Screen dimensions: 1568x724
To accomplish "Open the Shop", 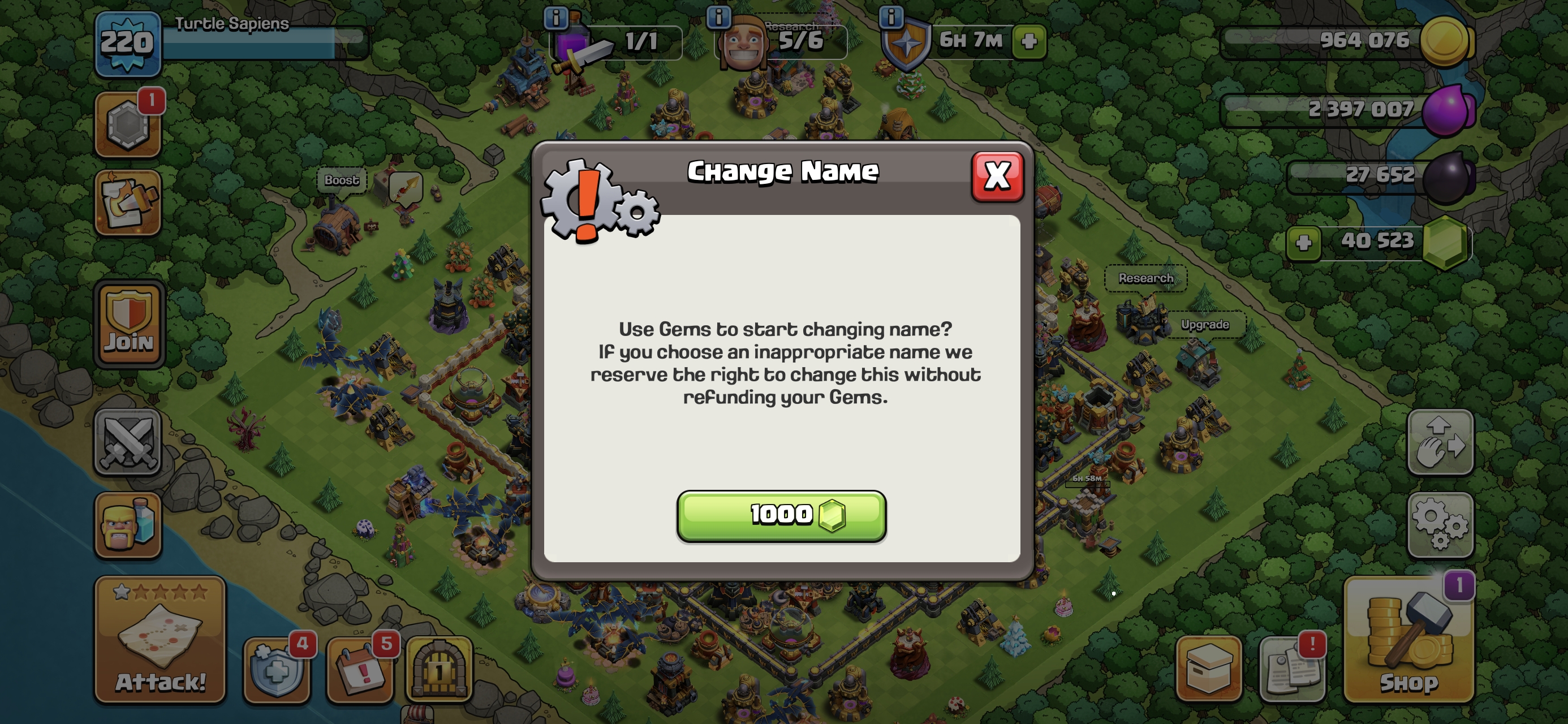I will [x=1408, y=639].
